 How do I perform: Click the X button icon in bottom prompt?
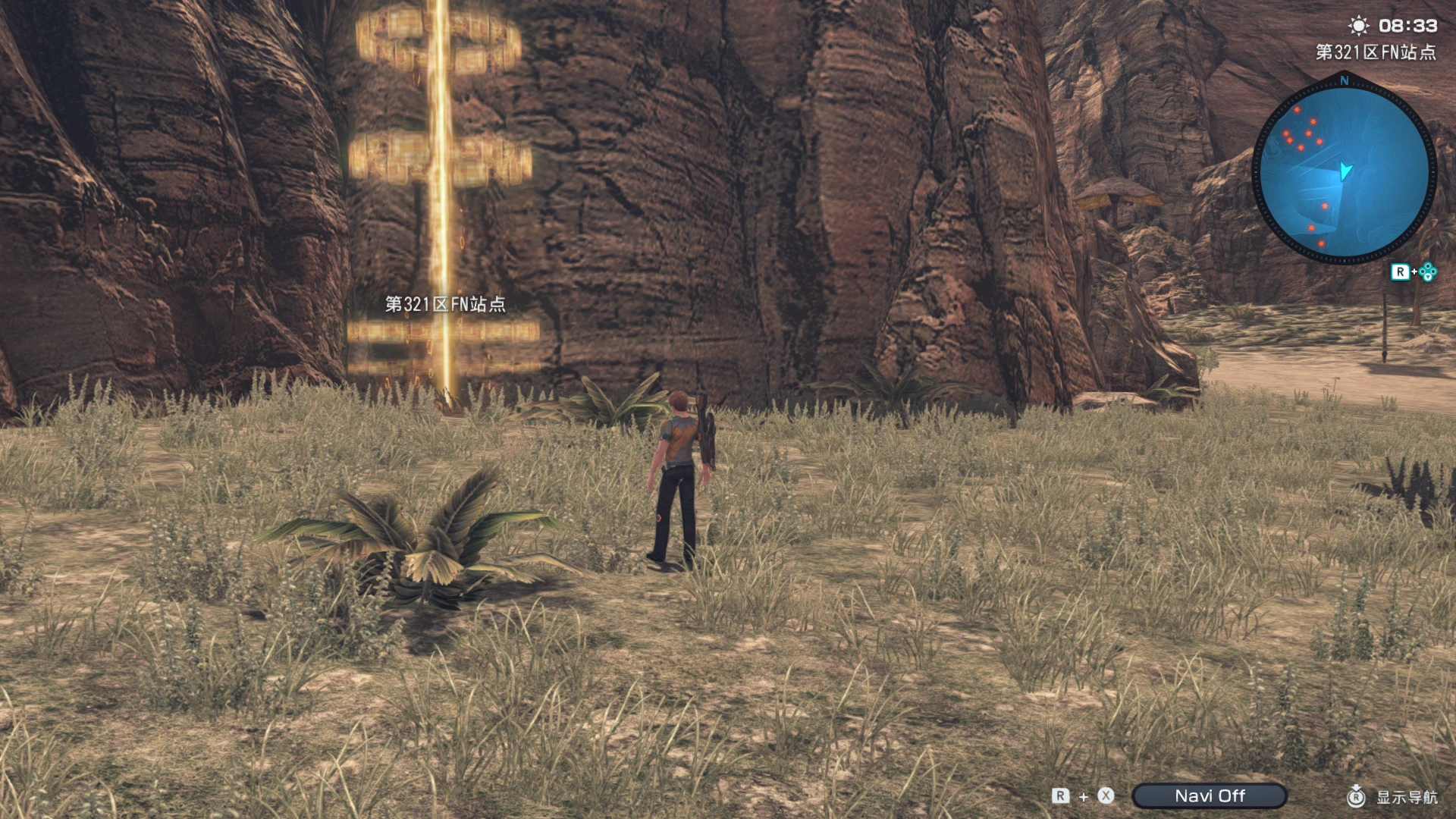point(1105,795)
